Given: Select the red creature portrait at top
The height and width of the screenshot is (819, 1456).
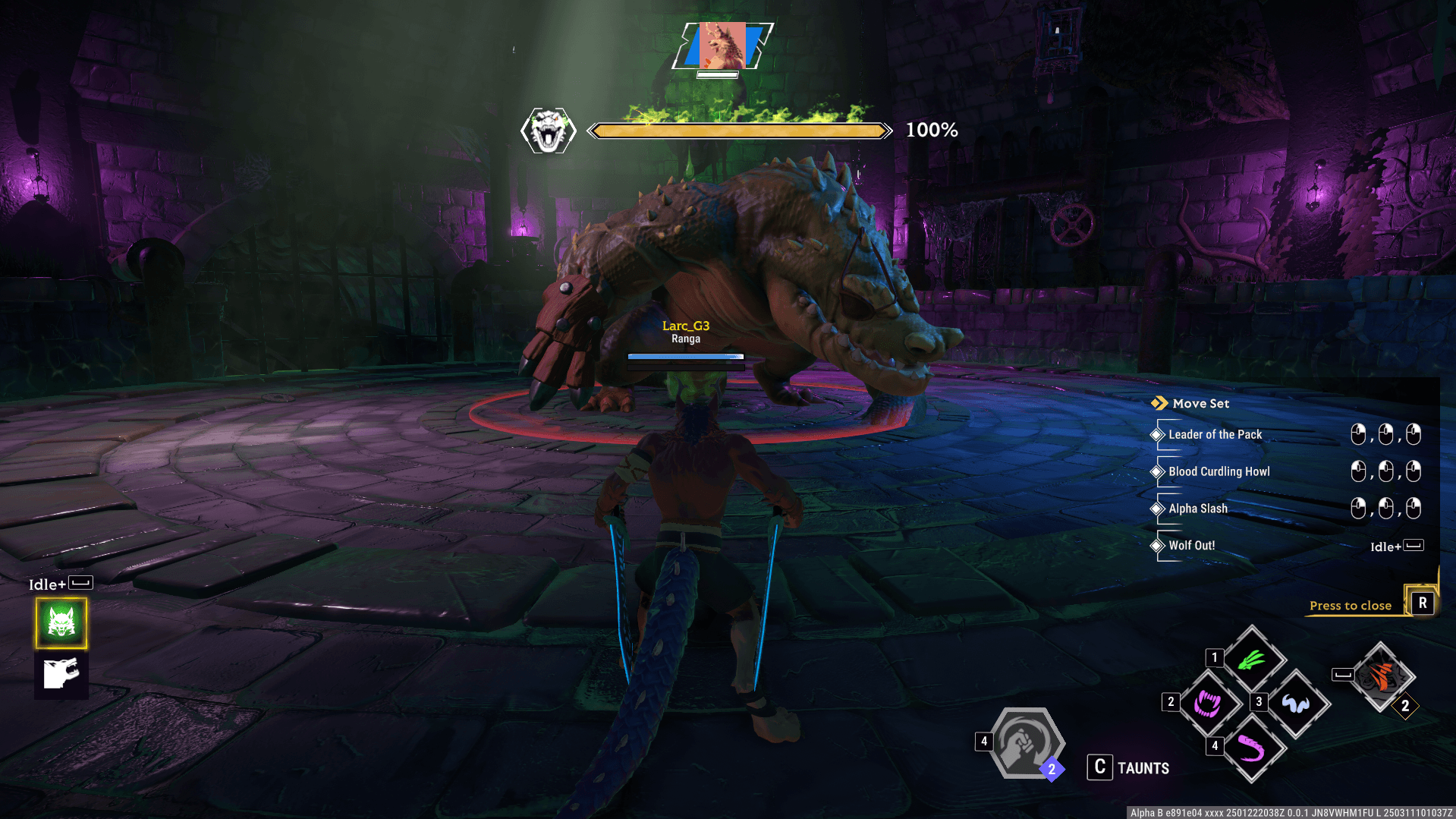Looking at the screenshot, I should (x=723, y=46).
